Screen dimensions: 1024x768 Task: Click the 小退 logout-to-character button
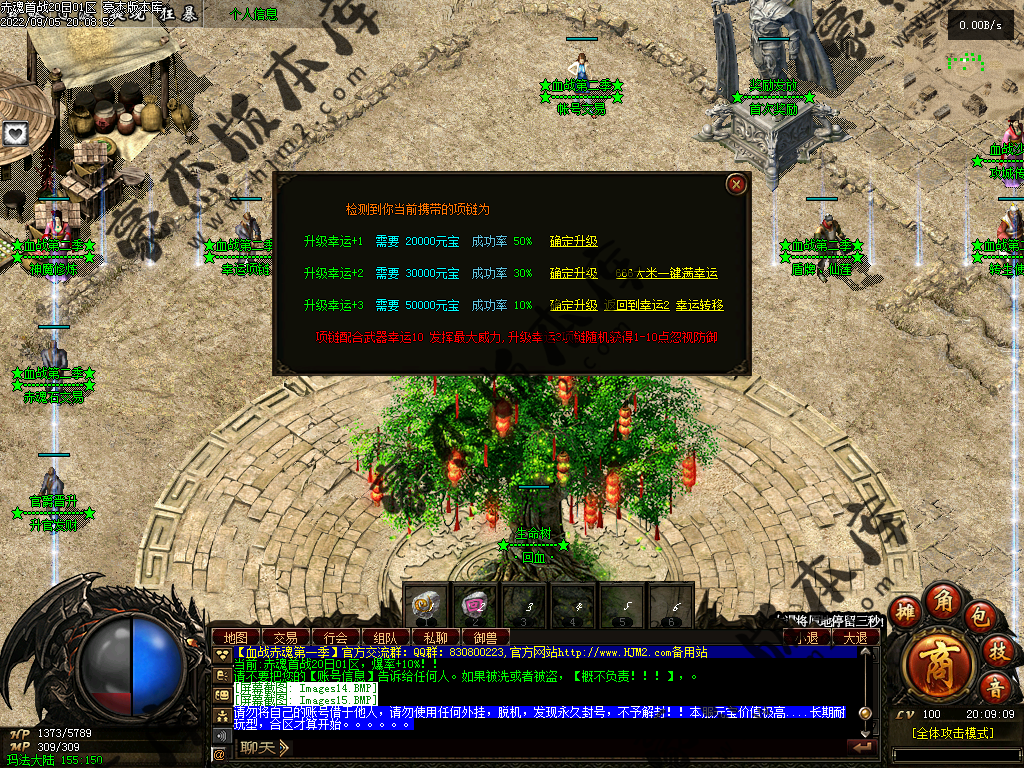pos(806,637)
